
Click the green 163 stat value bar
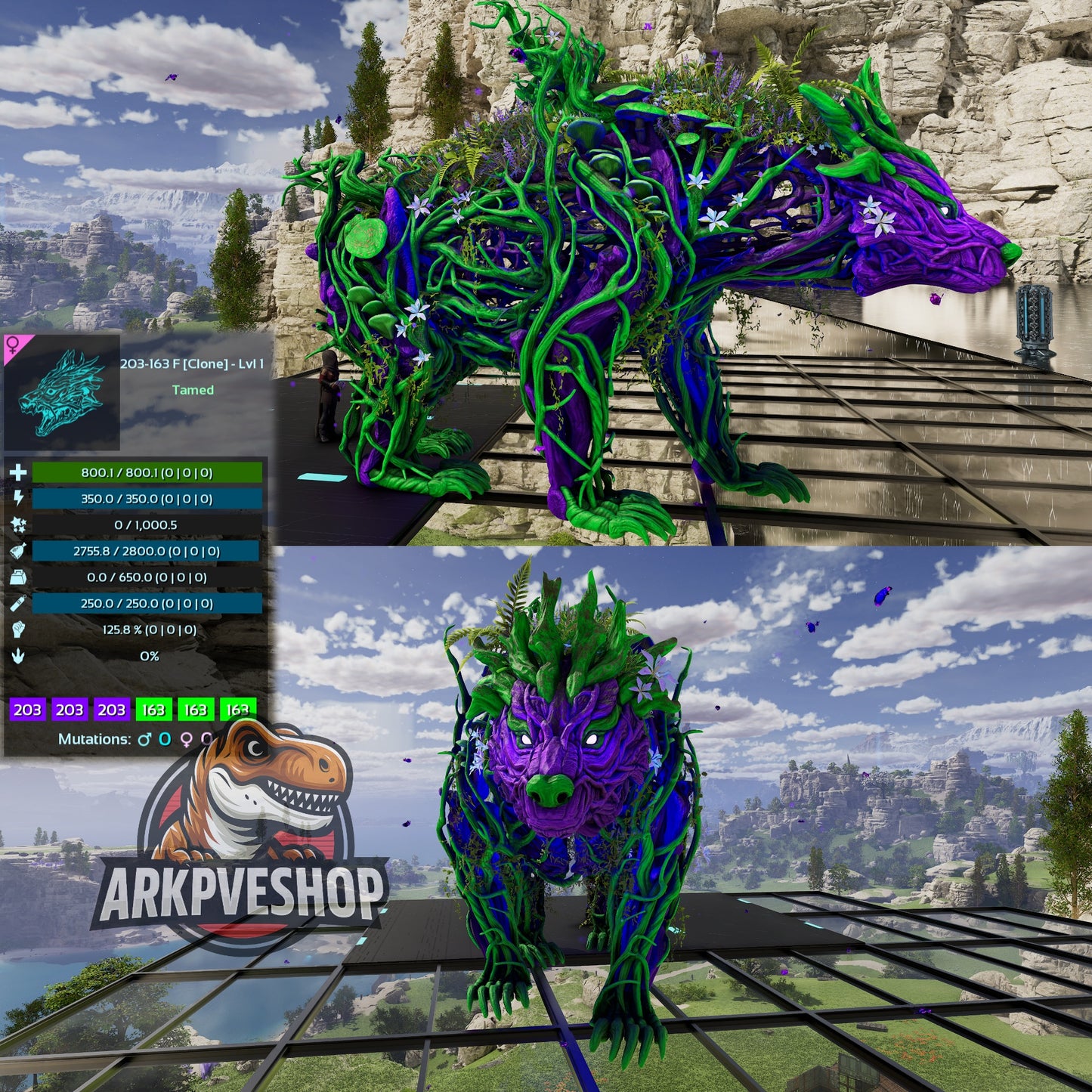pos(153,710)
